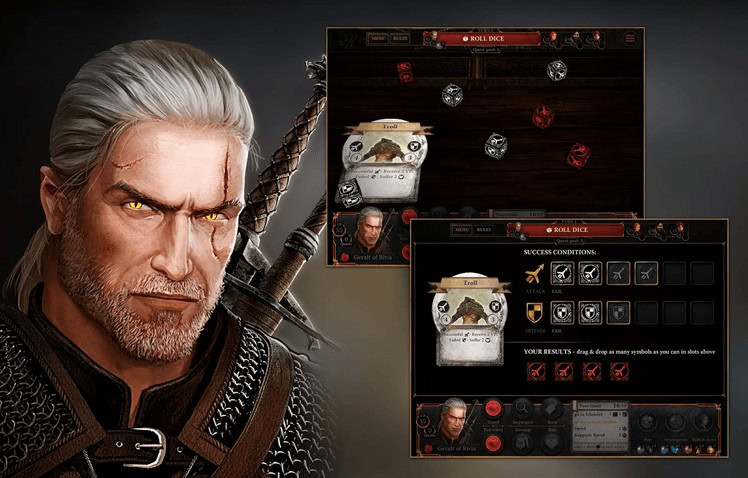This screenshot has height=478, width=748.
Task: Activate the Investigate magnifying glass action
Action: point(522,408)
